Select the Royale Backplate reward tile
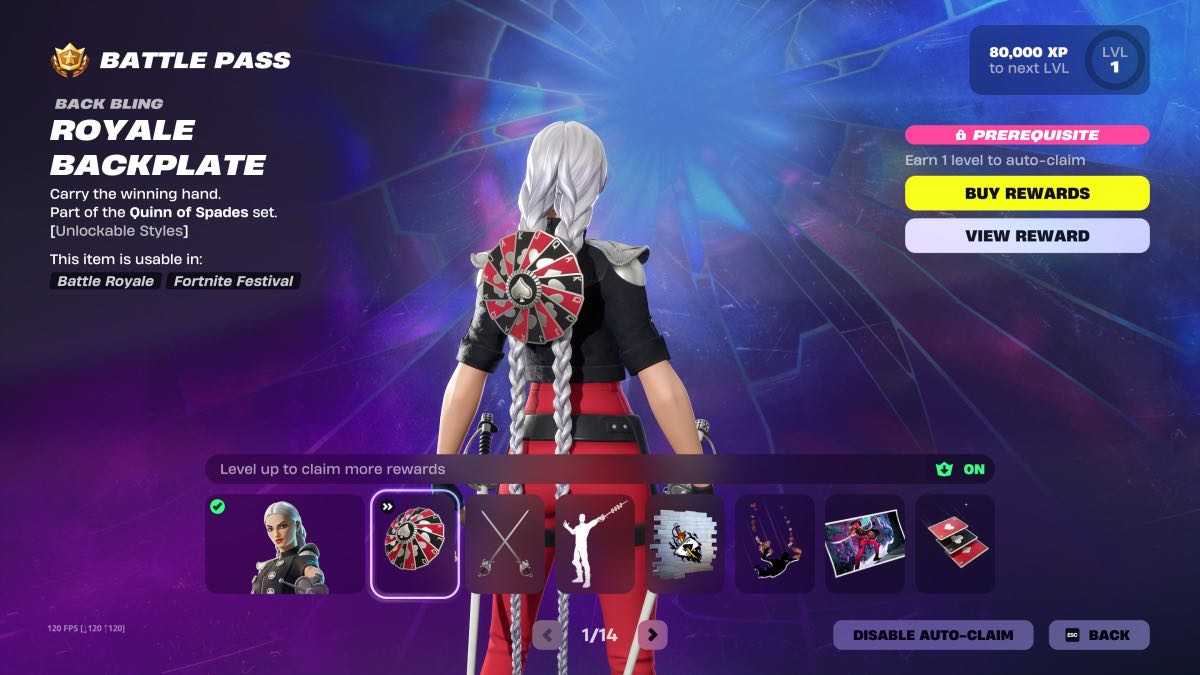The image size is (1200, 675). click(x=415, y=544)
